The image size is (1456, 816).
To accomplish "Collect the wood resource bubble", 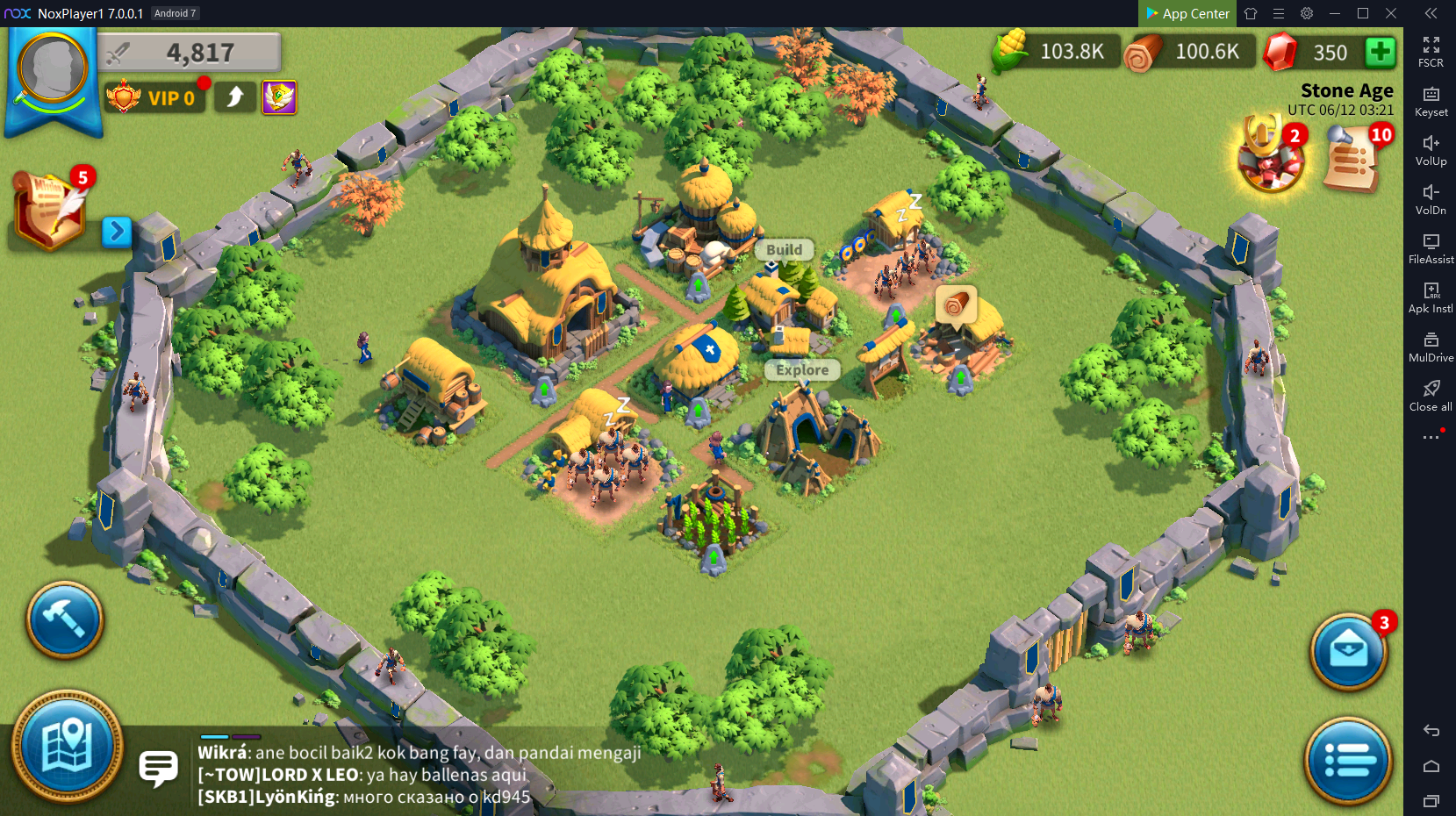I will 956,305.
